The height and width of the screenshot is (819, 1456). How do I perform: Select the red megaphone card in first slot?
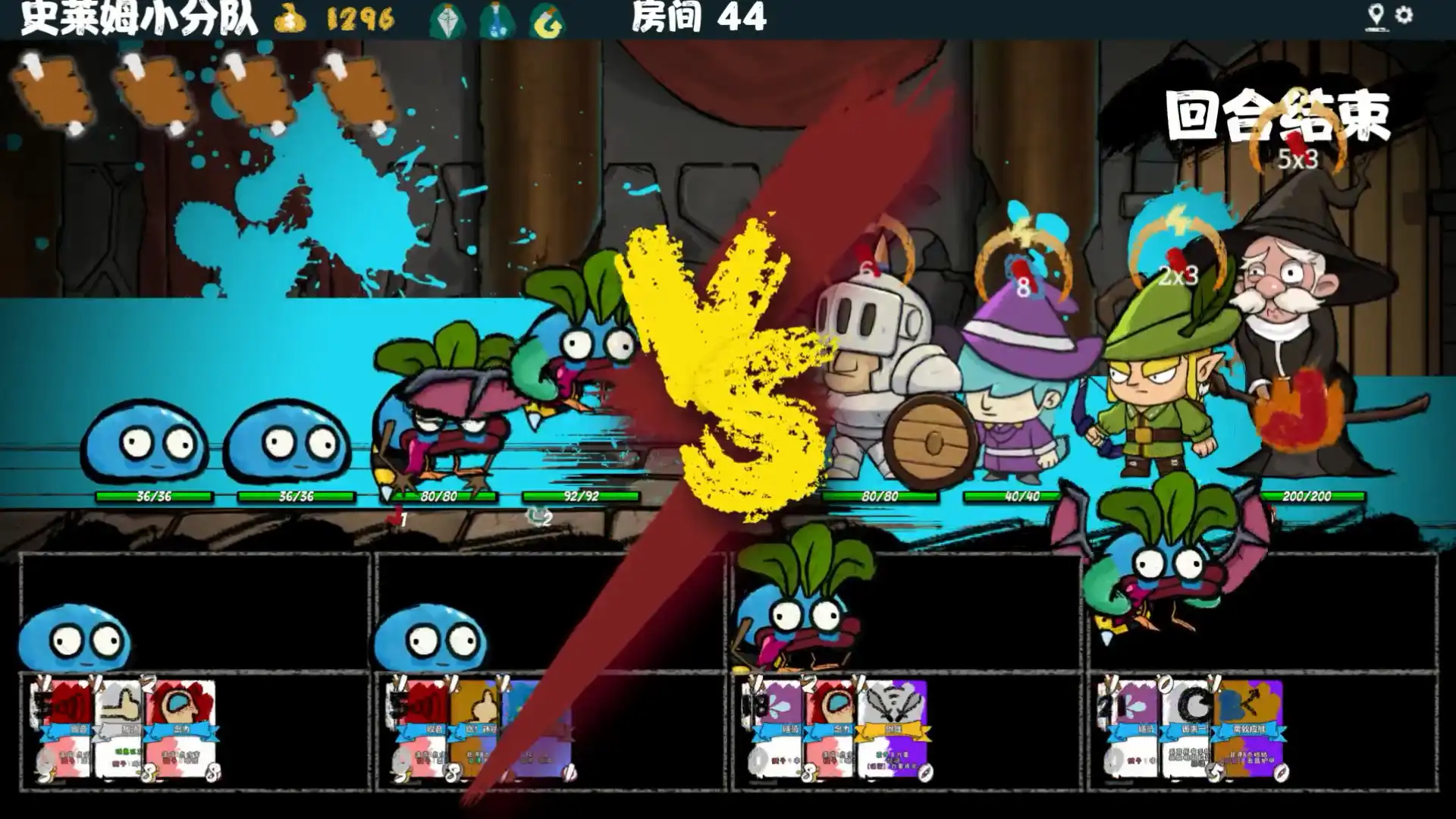coord(64,732)
